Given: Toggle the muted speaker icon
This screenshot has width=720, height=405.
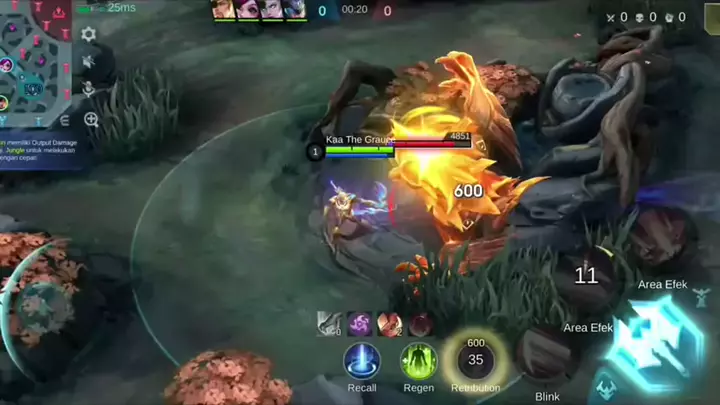Looking at the screenshot, I should 89,62.
